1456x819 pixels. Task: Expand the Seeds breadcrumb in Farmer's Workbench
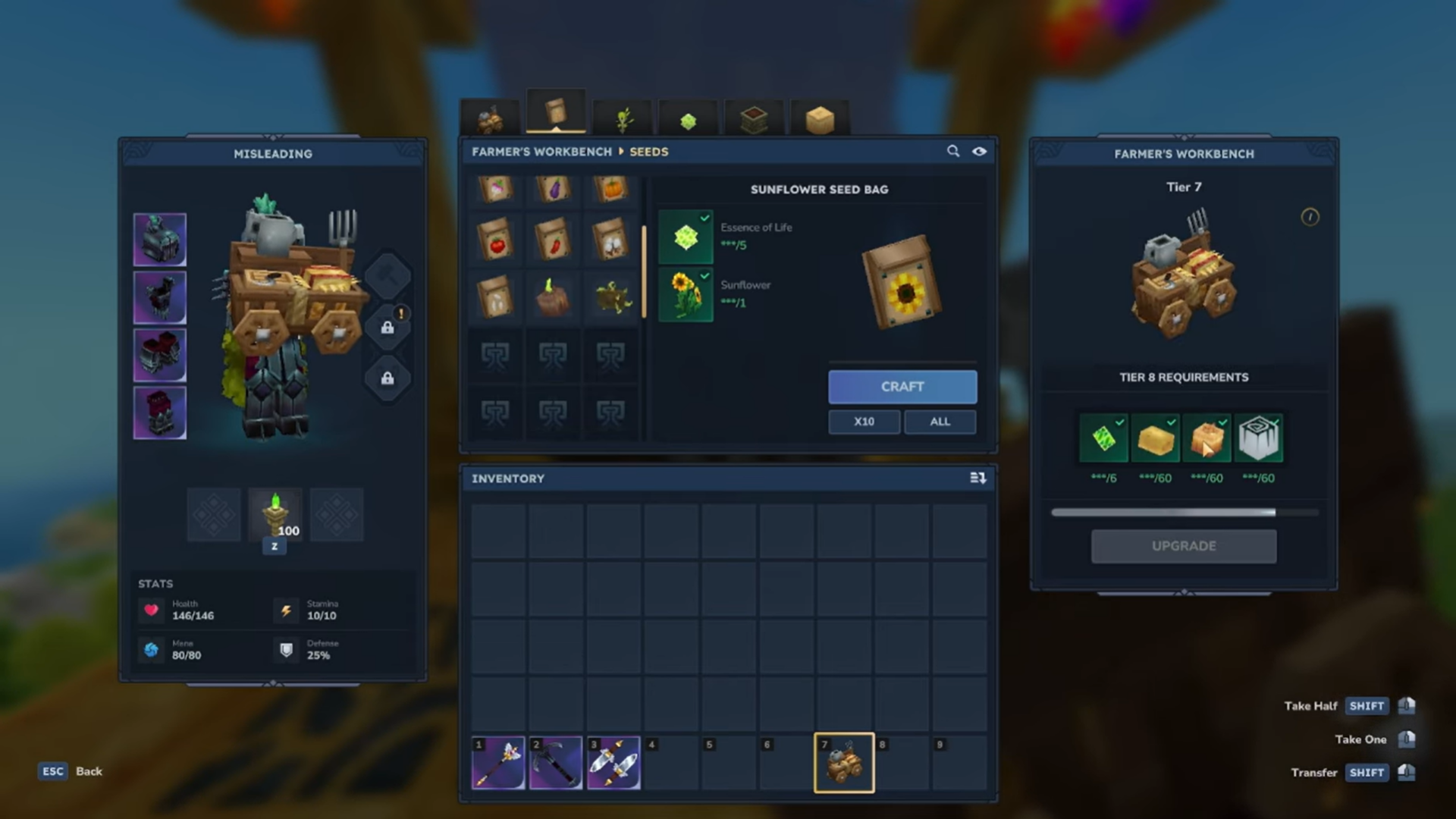648,152
